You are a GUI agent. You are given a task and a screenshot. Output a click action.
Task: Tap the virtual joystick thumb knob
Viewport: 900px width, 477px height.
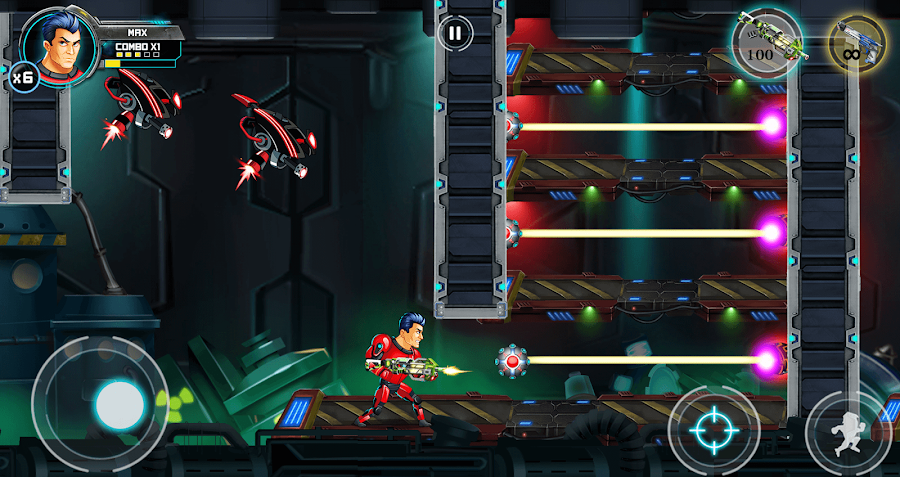point(119,405)
